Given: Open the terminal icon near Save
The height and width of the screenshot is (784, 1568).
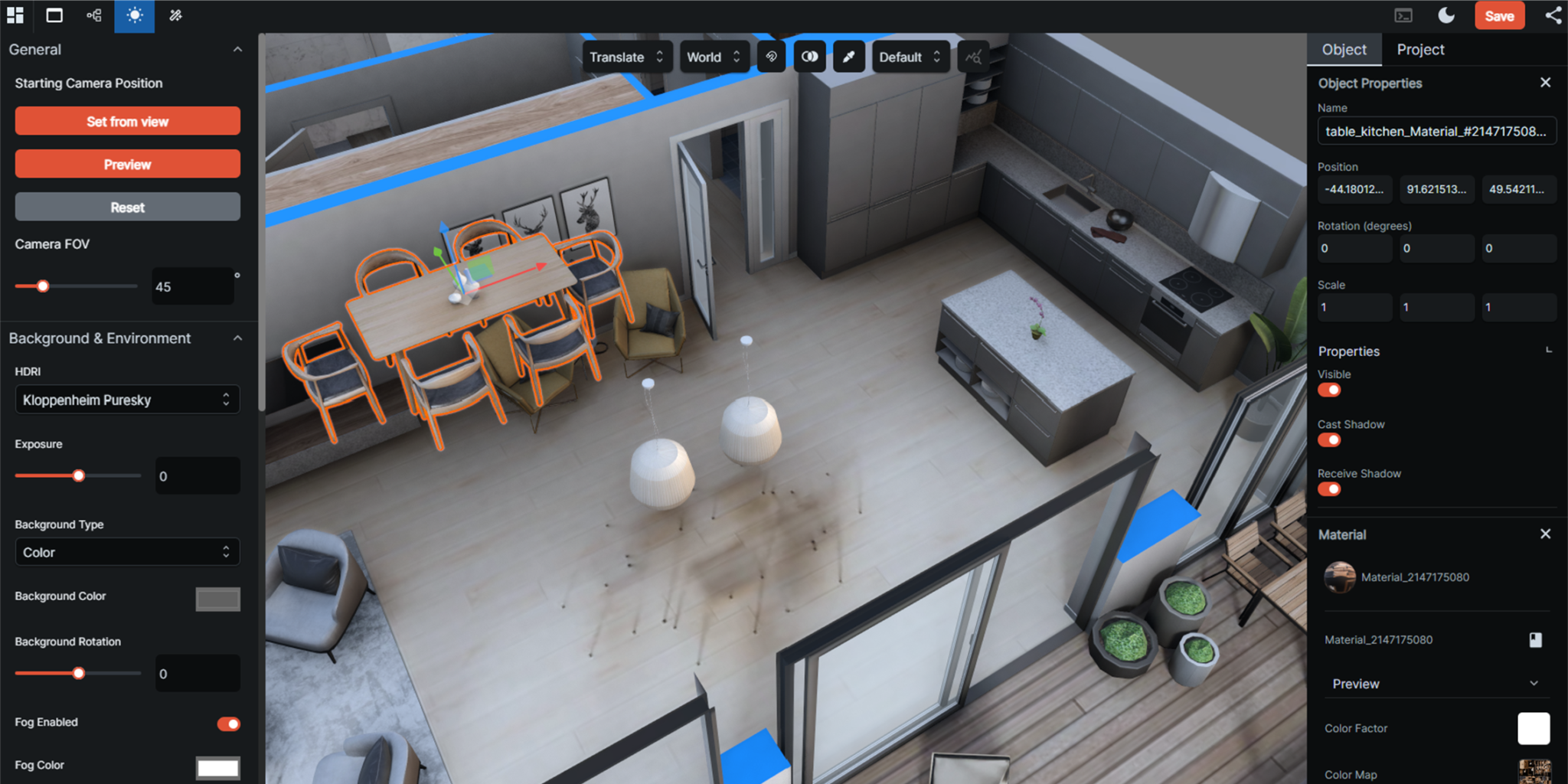Looking at the screenshot, I should pos(1403,15).
